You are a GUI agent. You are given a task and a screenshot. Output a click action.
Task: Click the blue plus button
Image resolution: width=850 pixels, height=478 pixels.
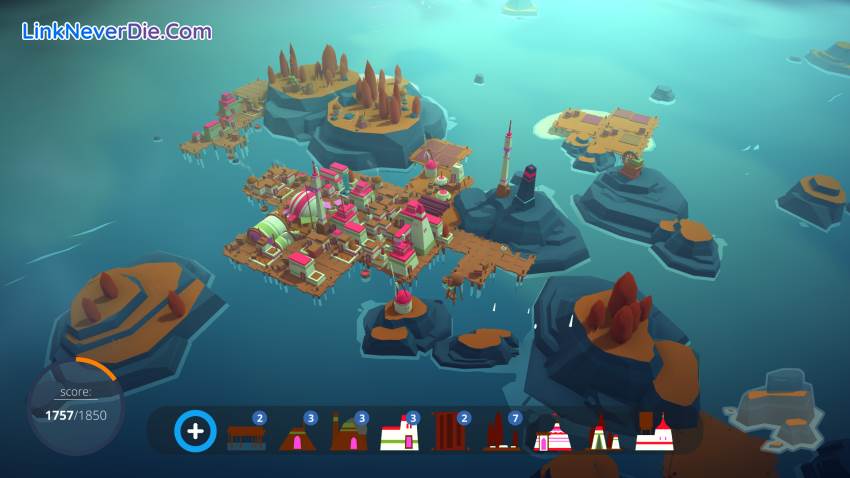pyautogui.click(x=196, y=432)
